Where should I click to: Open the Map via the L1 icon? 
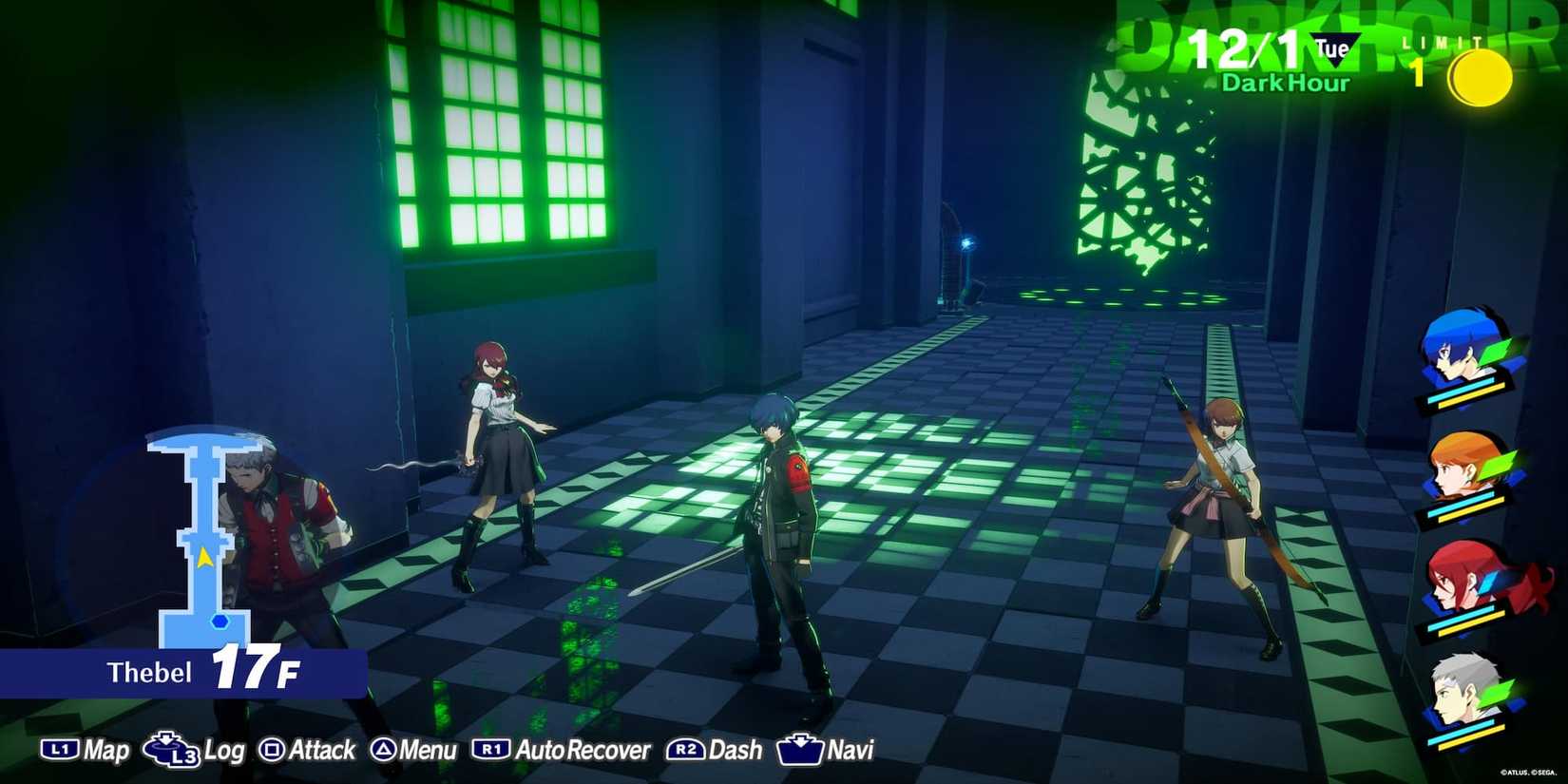(61, 750)
